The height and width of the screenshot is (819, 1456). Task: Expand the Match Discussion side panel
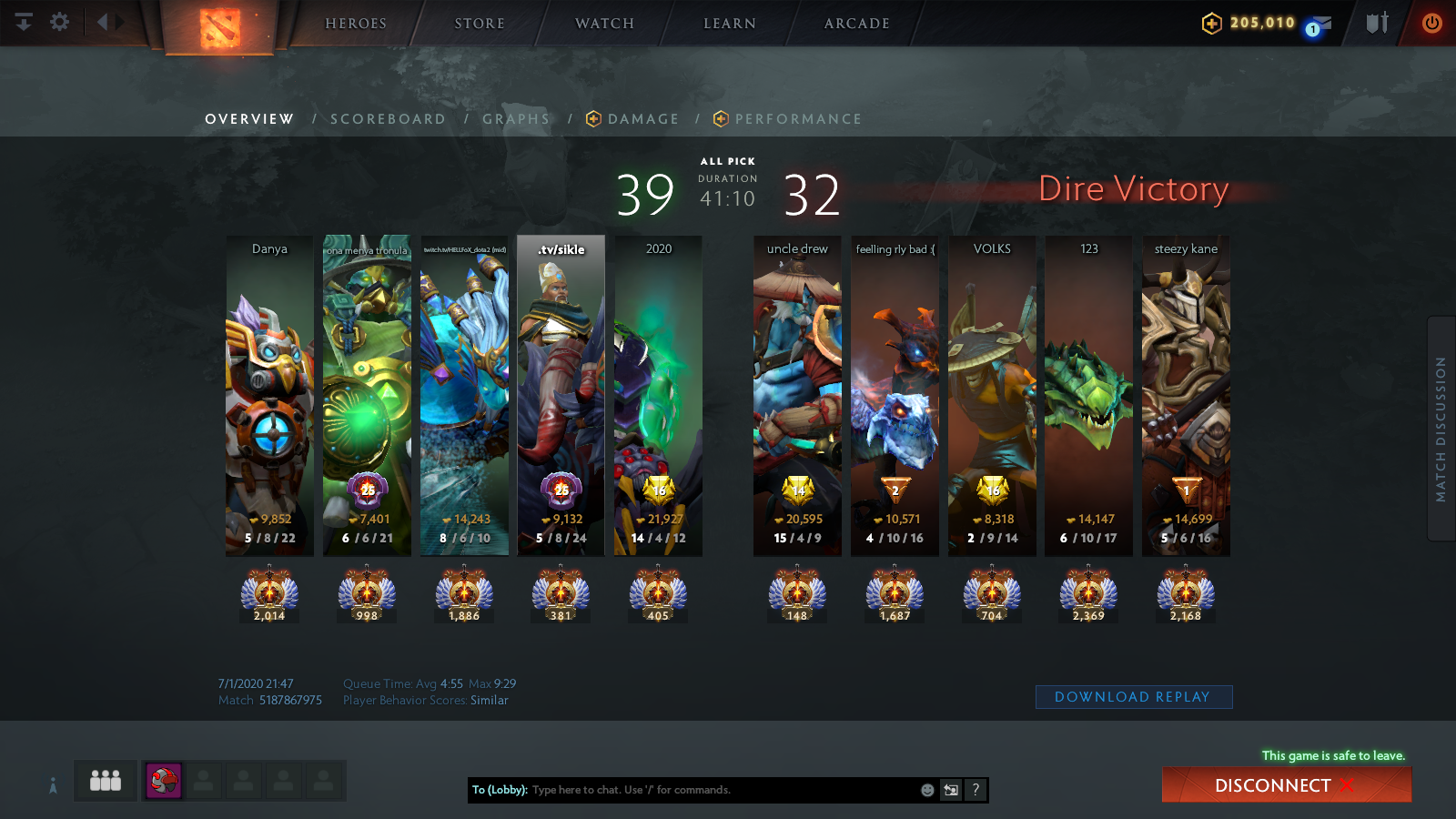pos(1441,429)
